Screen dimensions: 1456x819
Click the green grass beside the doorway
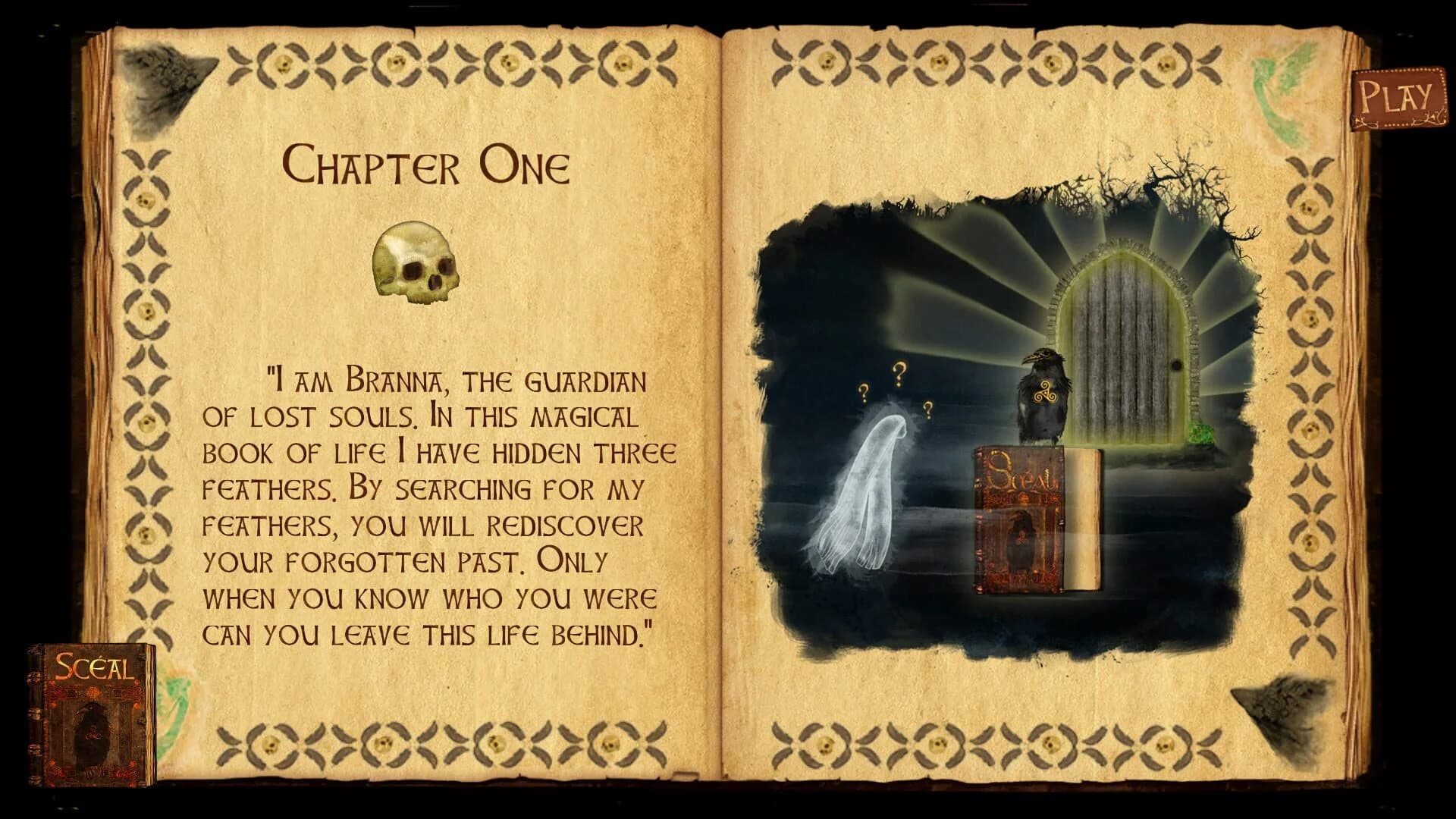tap(1201, 435)
